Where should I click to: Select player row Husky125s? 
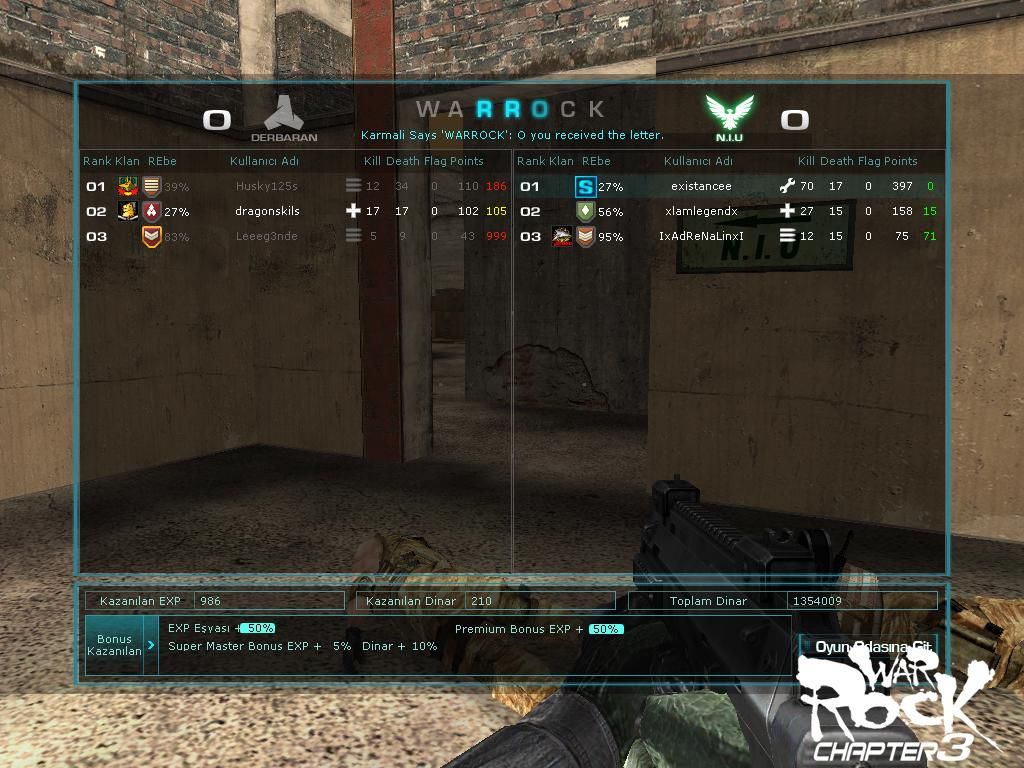[267, 186]
